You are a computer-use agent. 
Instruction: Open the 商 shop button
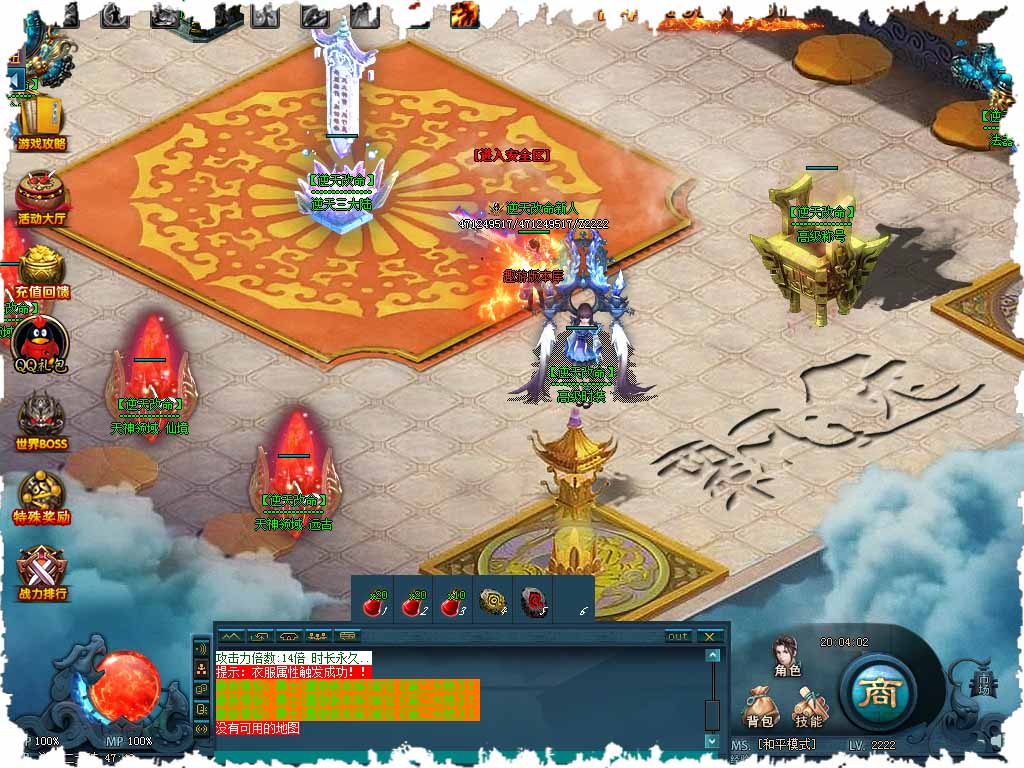coord(877,692)
